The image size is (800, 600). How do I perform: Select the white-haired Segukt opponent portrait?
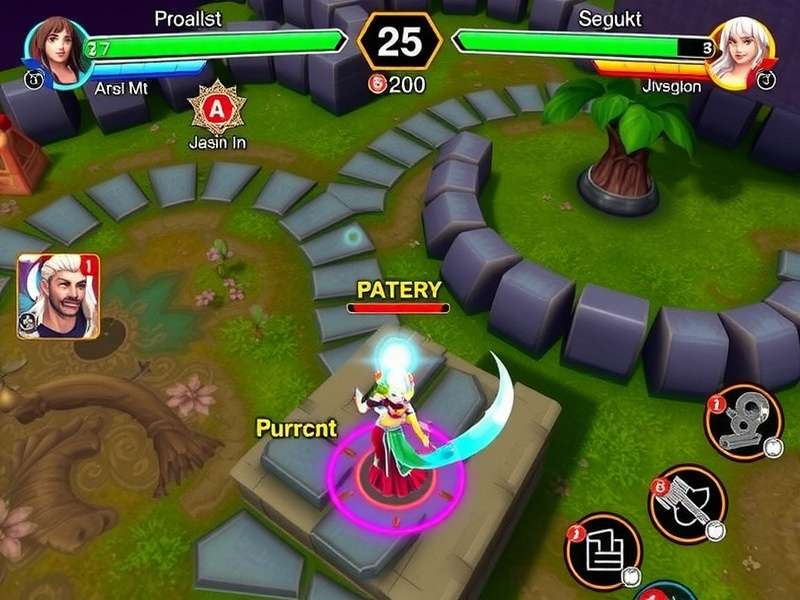[741, 49]
